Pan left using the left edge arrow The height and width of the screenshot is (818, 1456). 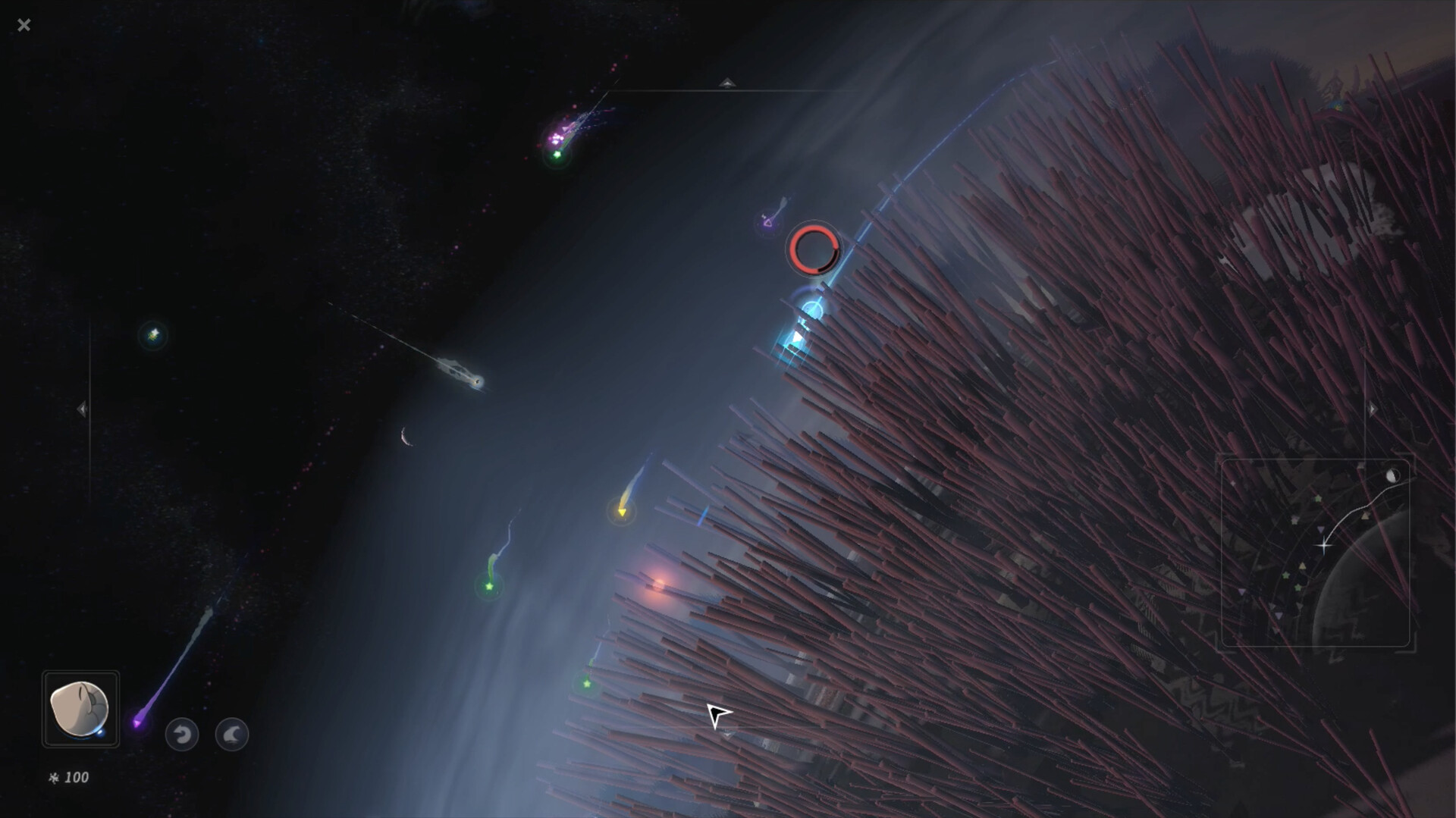click(83, 409)
